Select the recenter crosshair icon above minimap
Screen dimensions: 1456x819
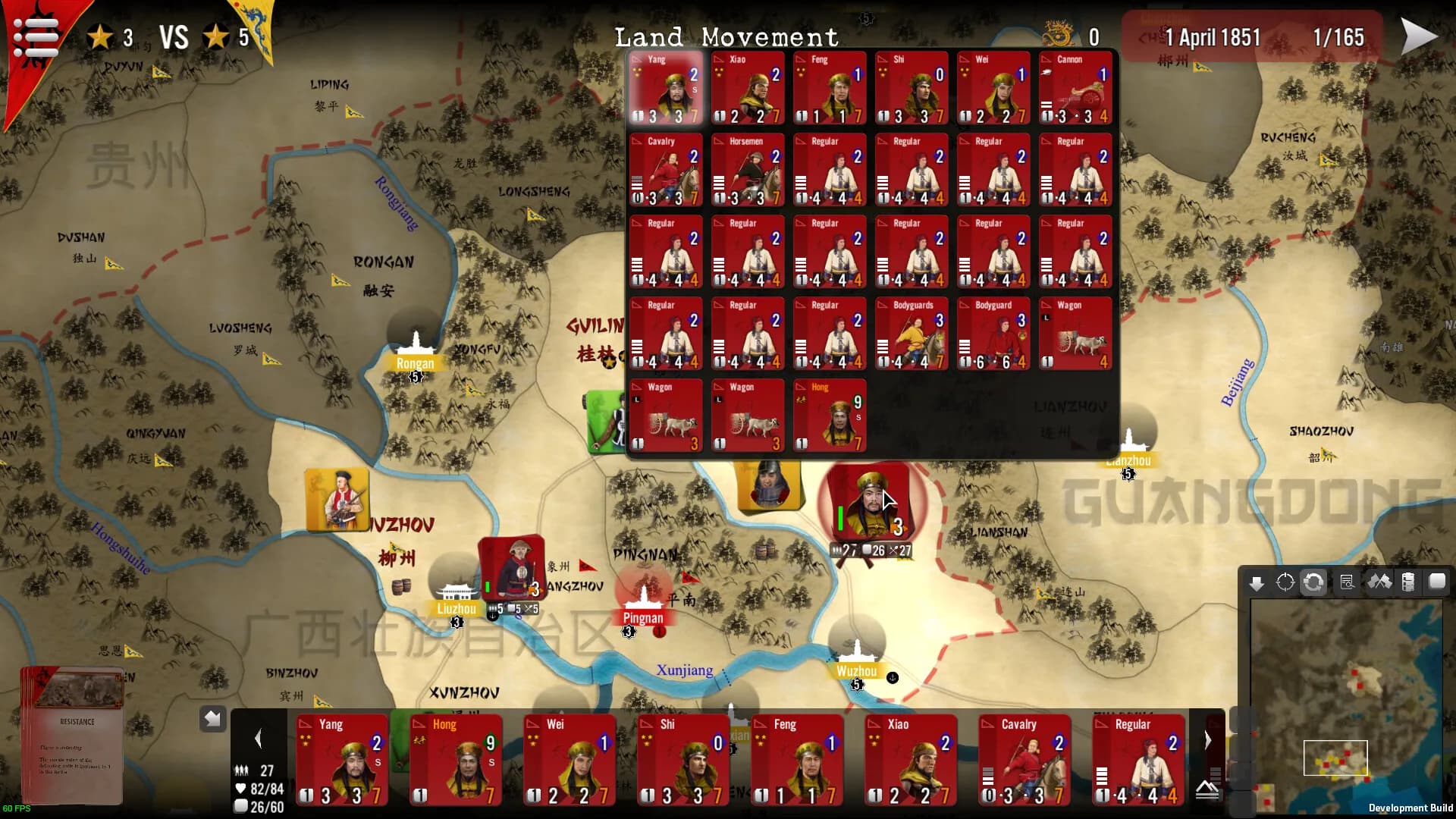click(x=1285, y=582)
